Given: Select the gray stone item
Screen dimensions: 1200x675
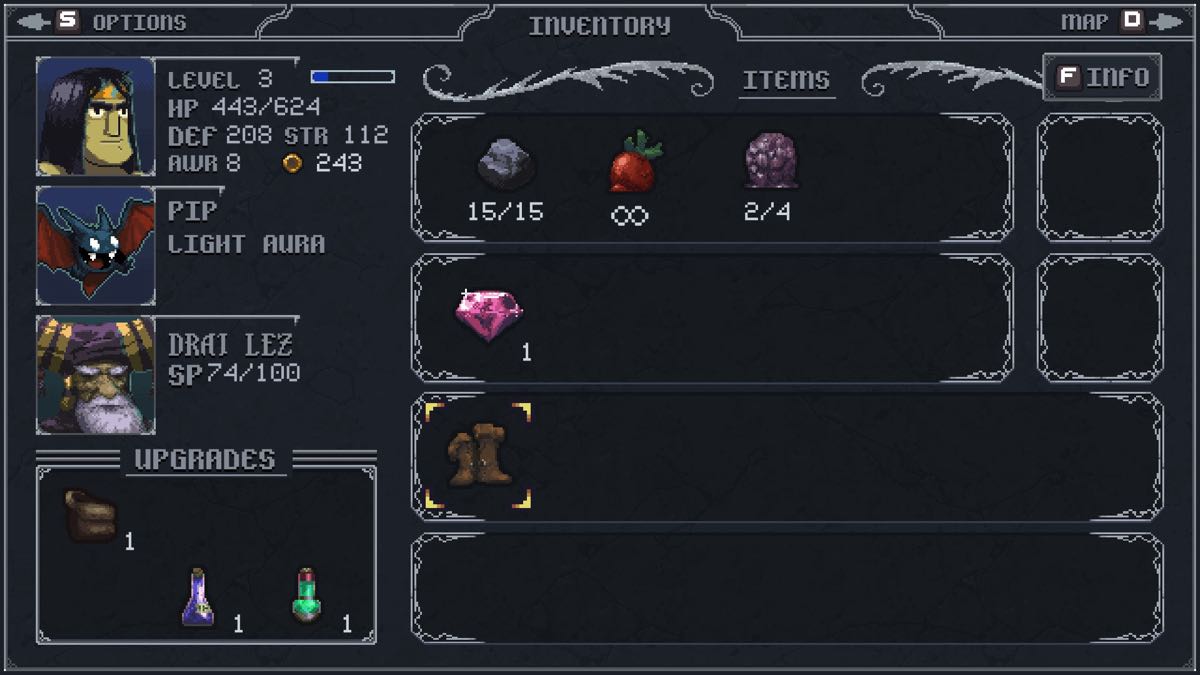Looking at the screenshot, I should (505, 163).
